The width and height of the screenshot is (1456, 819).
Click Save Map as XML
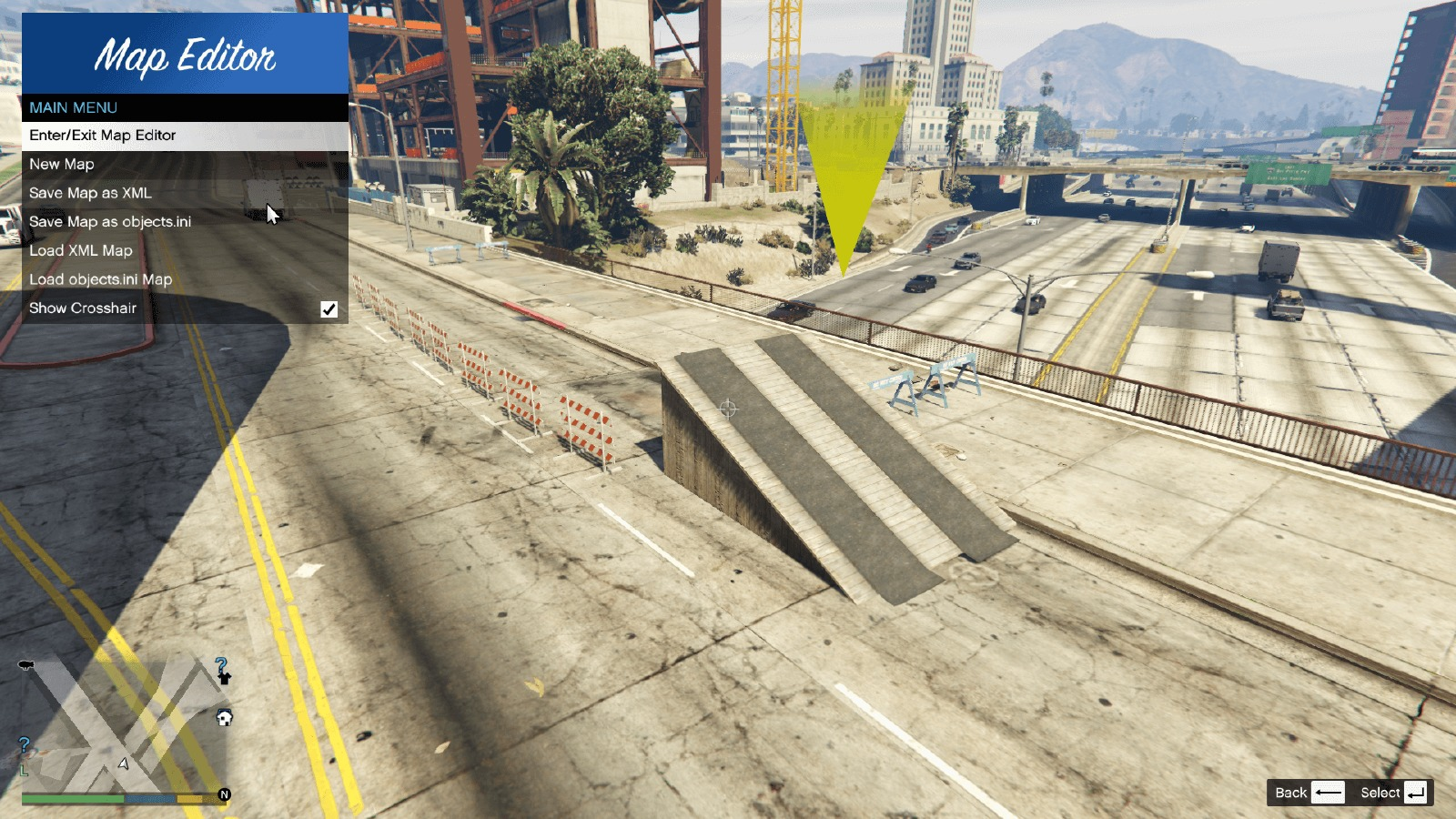tap(185, 193)
